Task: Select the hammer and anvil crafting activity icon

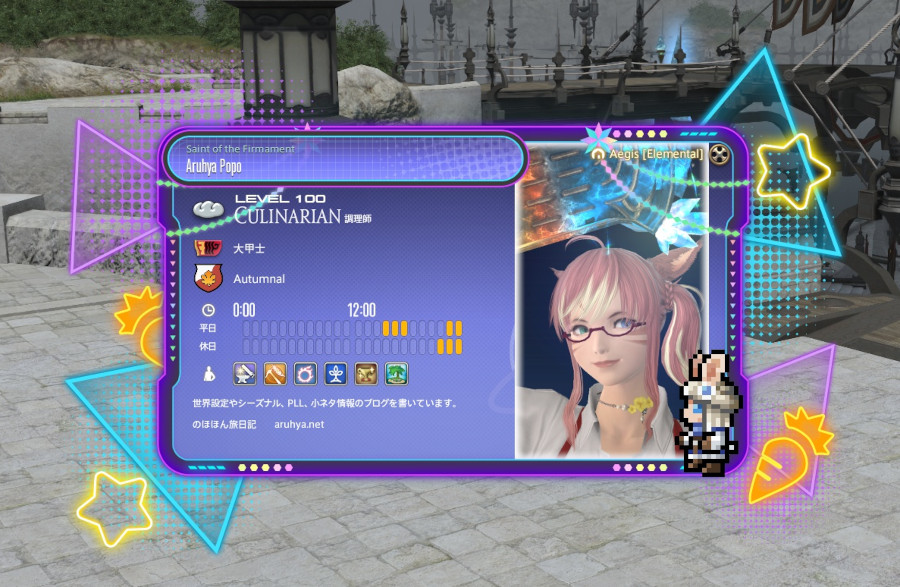Action: coord(244,374)
